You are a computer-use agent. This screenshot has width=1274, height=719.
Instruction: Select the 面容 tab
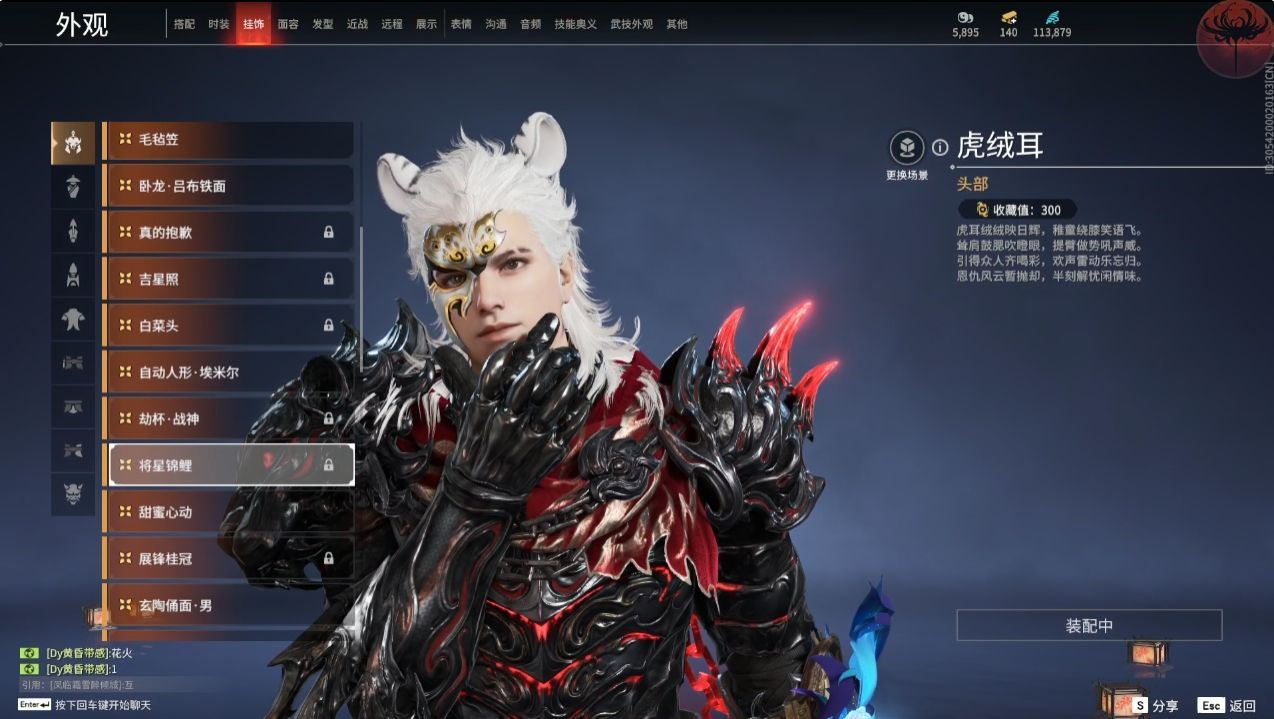[288, 24]
